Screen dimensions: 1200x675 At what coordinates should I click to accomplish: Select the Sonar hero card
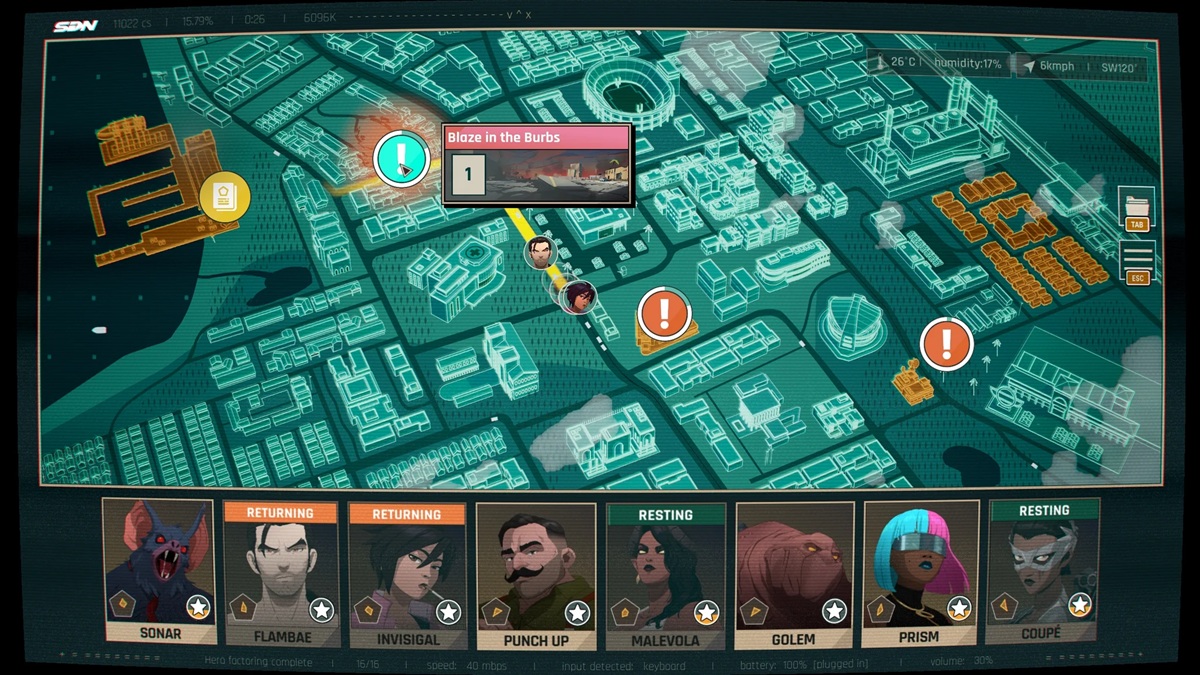(159, 572)
